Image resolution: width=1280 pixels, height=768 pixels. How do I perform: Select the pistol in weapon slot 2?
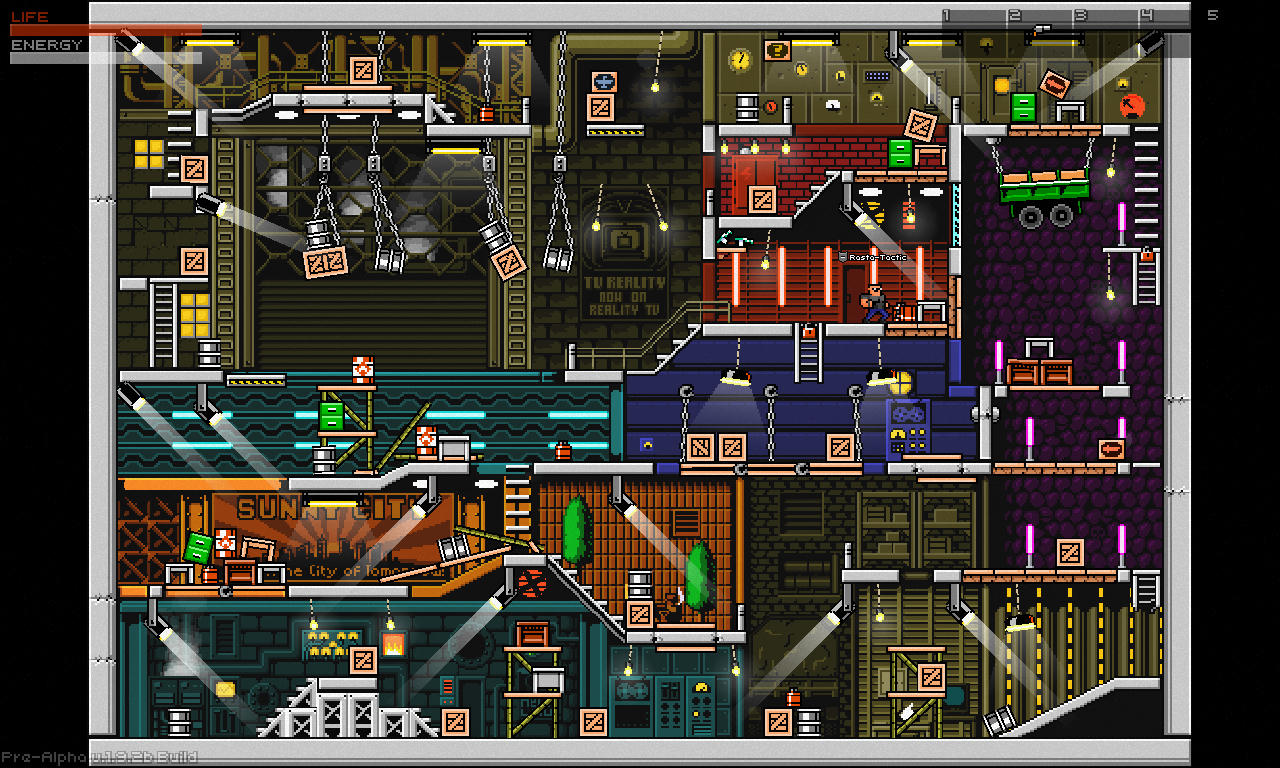pos(1040,28)
